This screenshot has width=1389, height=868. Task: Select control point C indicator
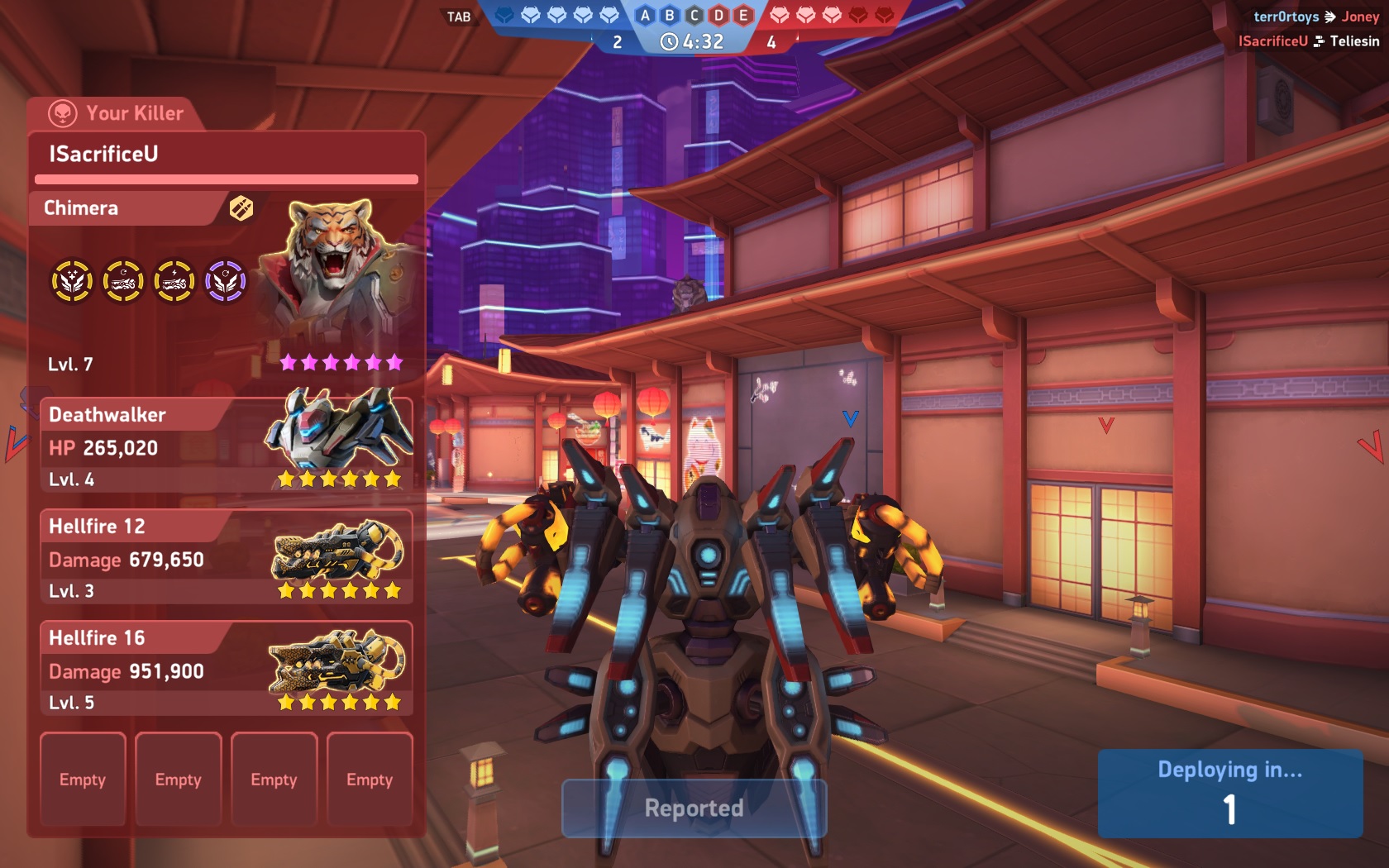(694, 15)
